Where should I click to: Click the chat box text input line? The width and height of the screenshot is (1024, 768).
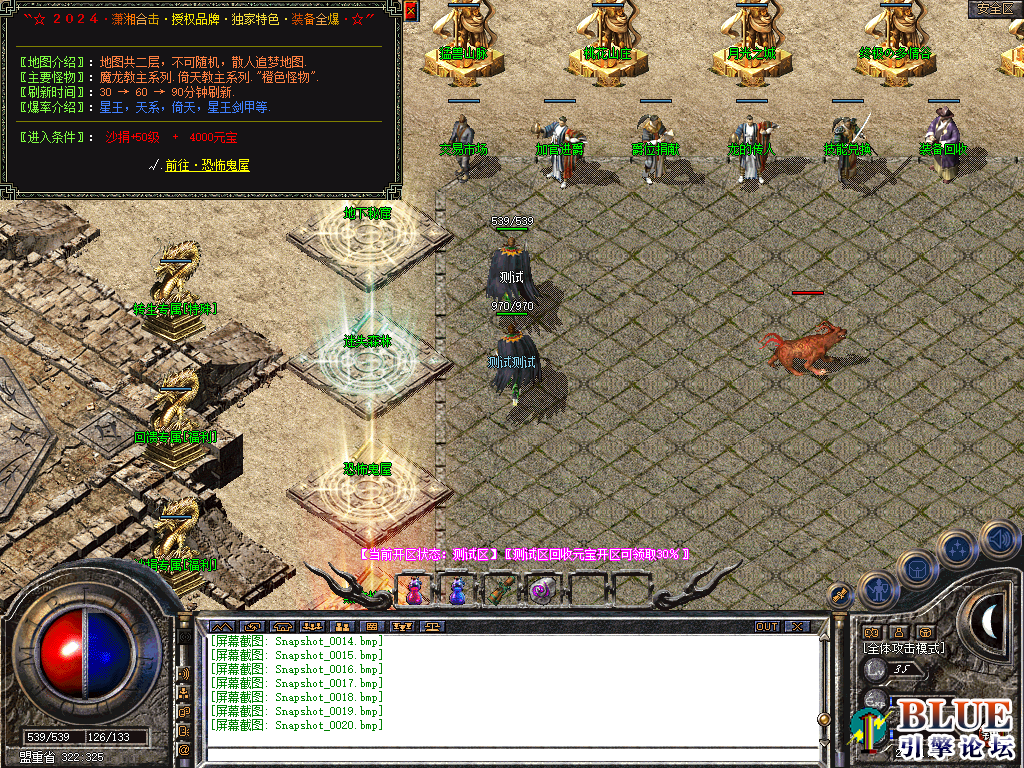[x=510, y=741]
